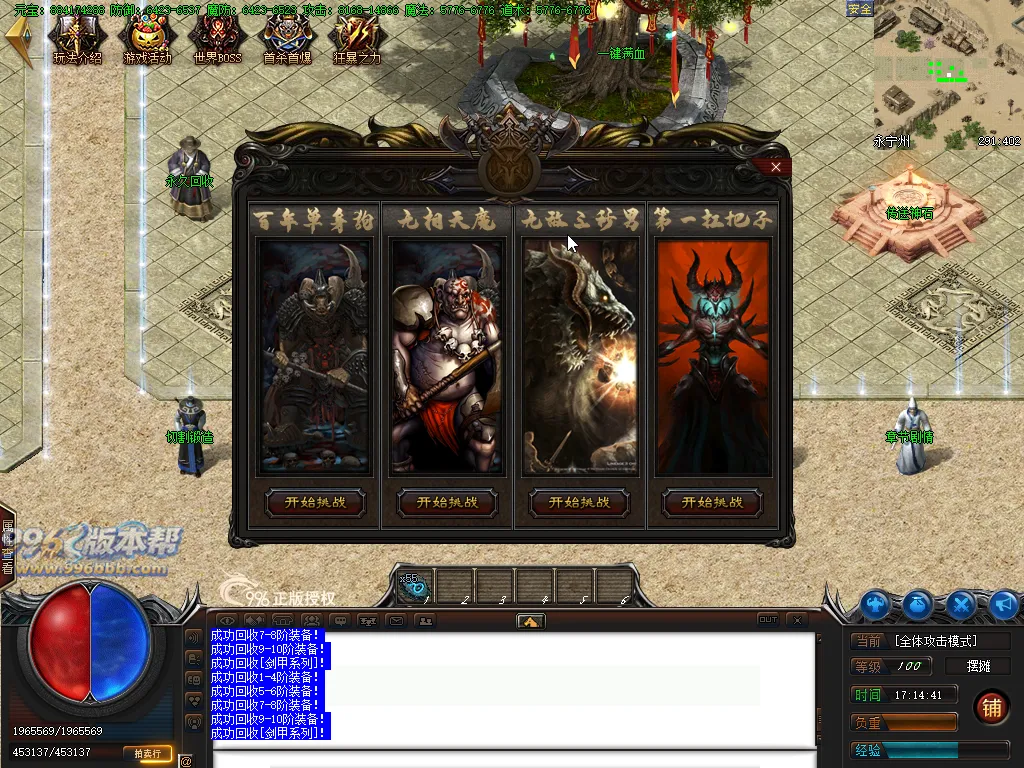Close the chat panel with X

[796, 620]
